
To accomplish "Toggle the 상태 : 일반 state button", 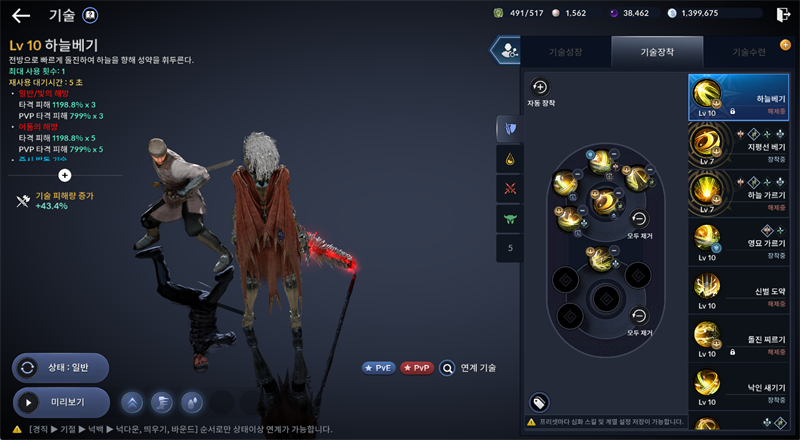I will 60,367.
